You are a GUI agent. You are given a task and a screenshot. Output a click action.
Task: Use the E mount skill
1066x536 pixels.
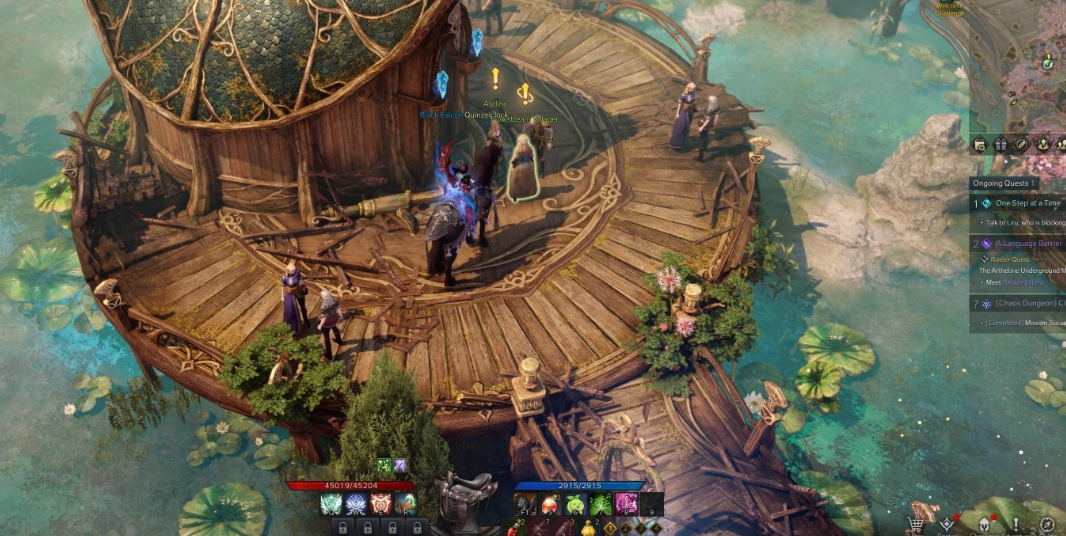point(381,504)
